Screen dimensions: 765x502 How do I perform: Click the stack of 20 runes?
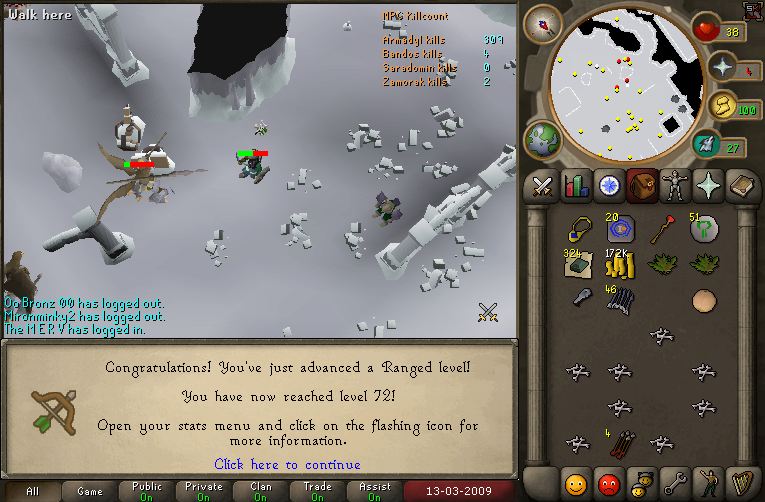click(x=618, y=229)
